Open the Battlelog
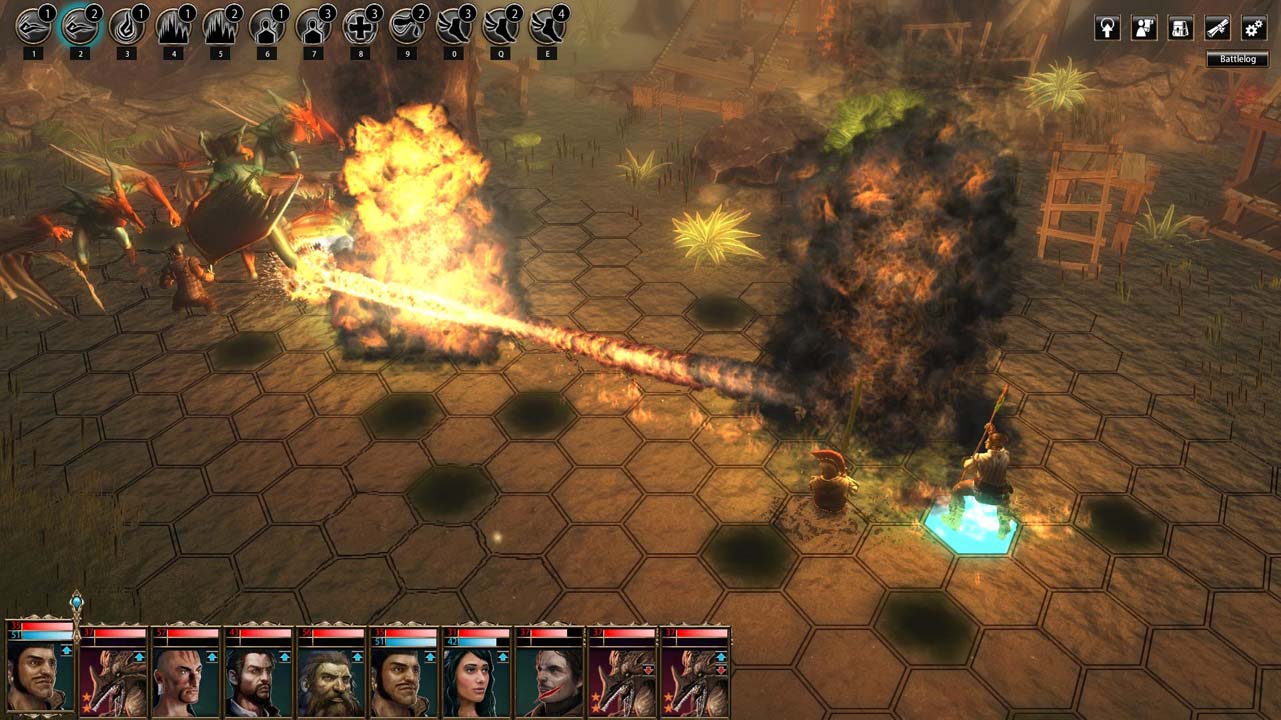Viewport: 1281px width, 720px height. 1237,59
